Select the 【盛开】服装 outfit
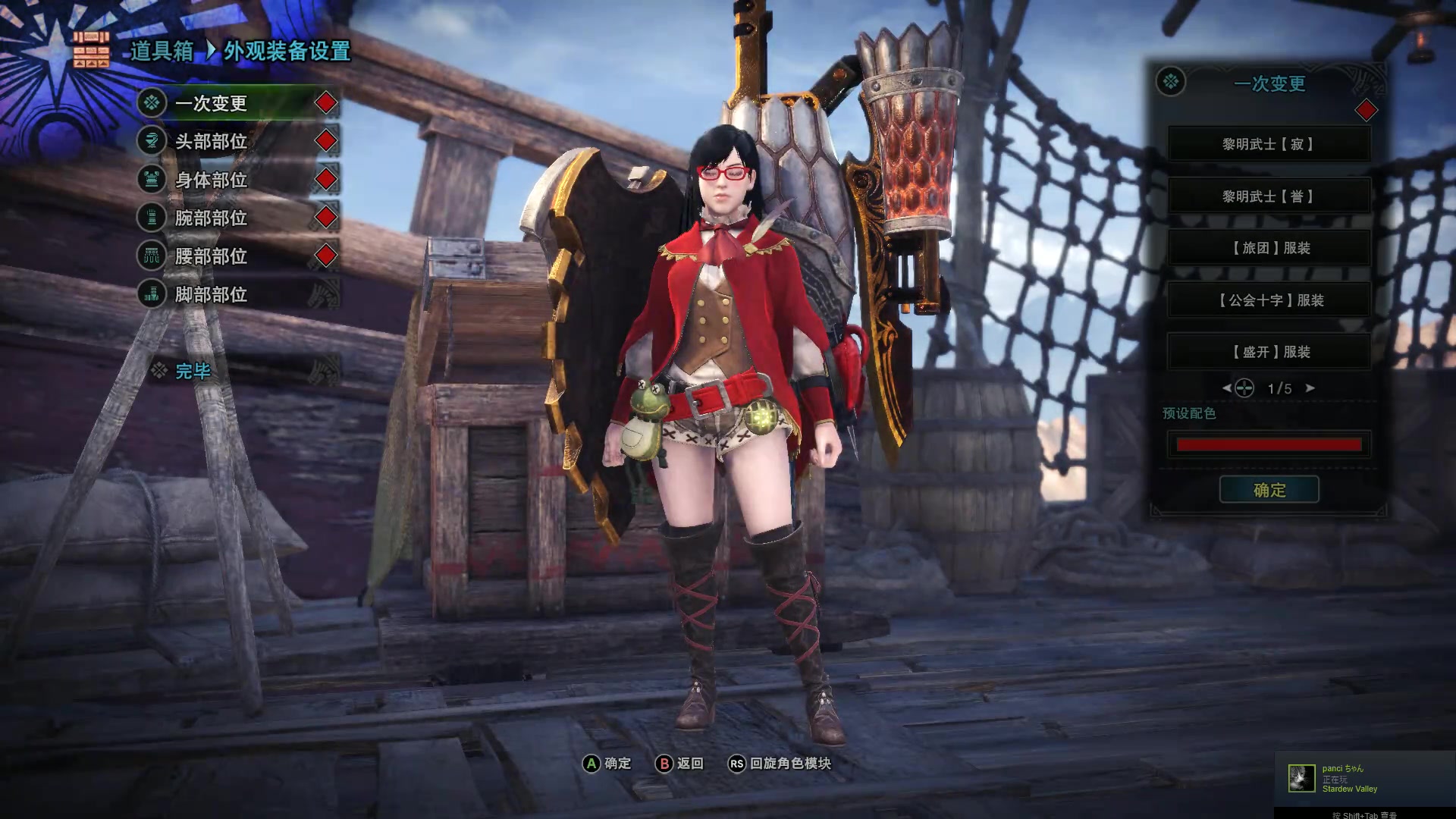The image size is (1456, 819). coord(1269,352)
